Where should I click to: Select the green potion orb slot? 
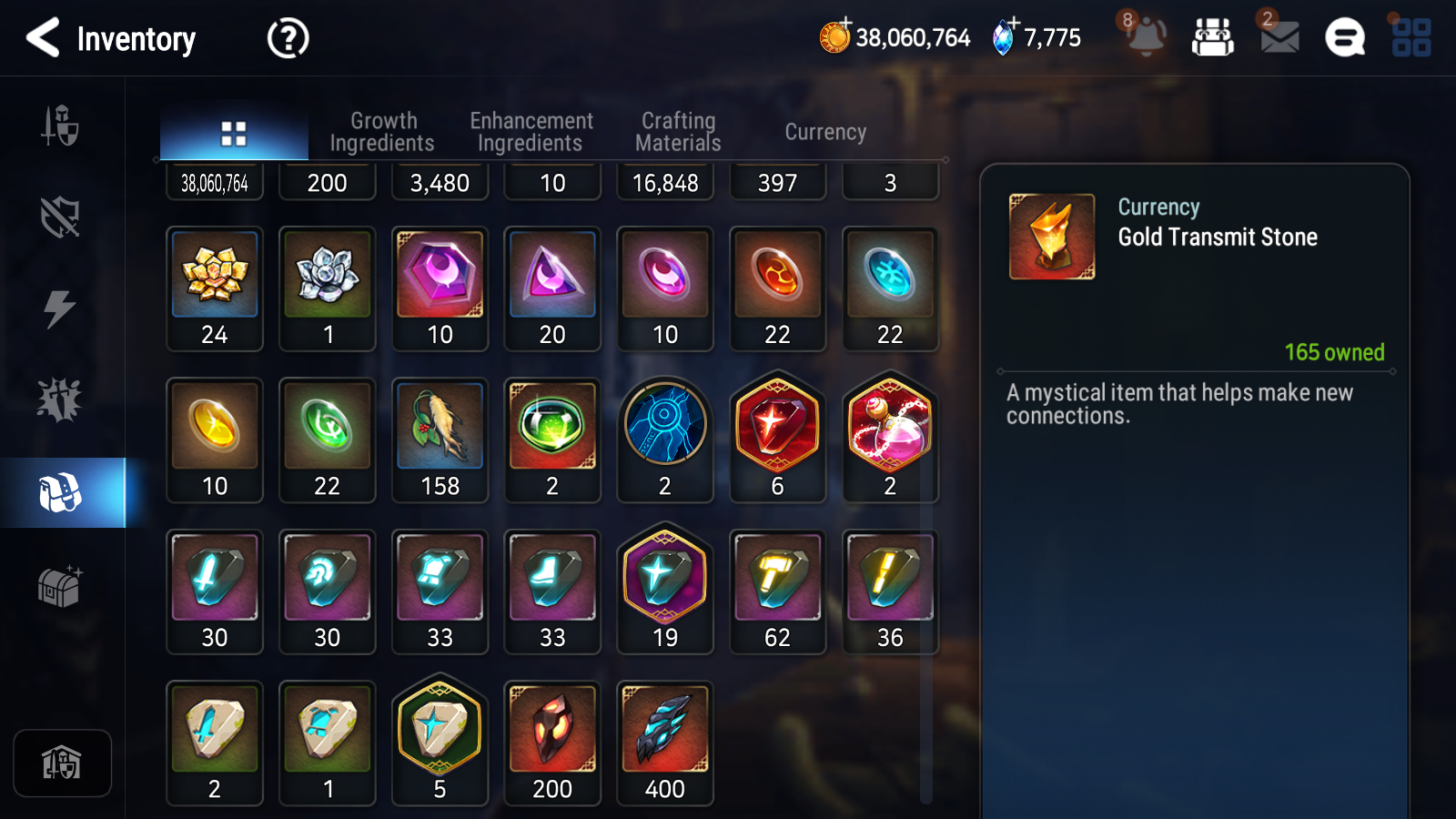click(x=552, y=440)
